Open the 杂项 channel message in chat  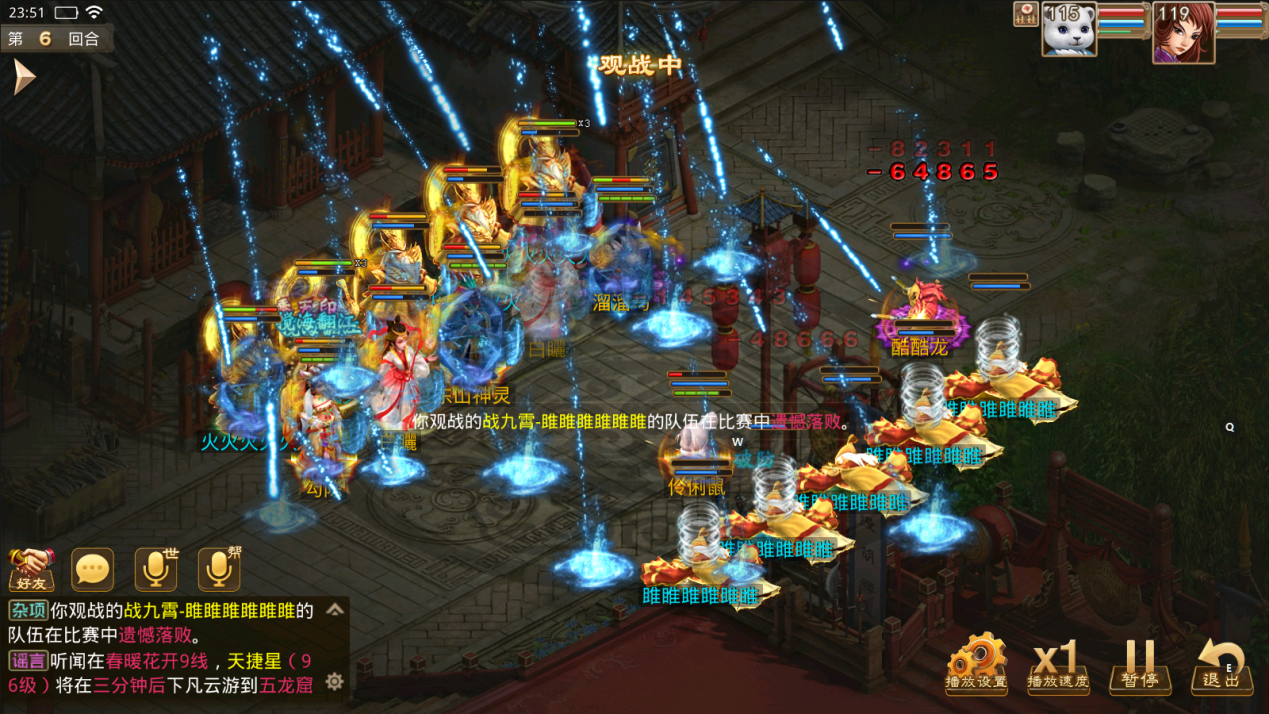click(x=28, y=610)
